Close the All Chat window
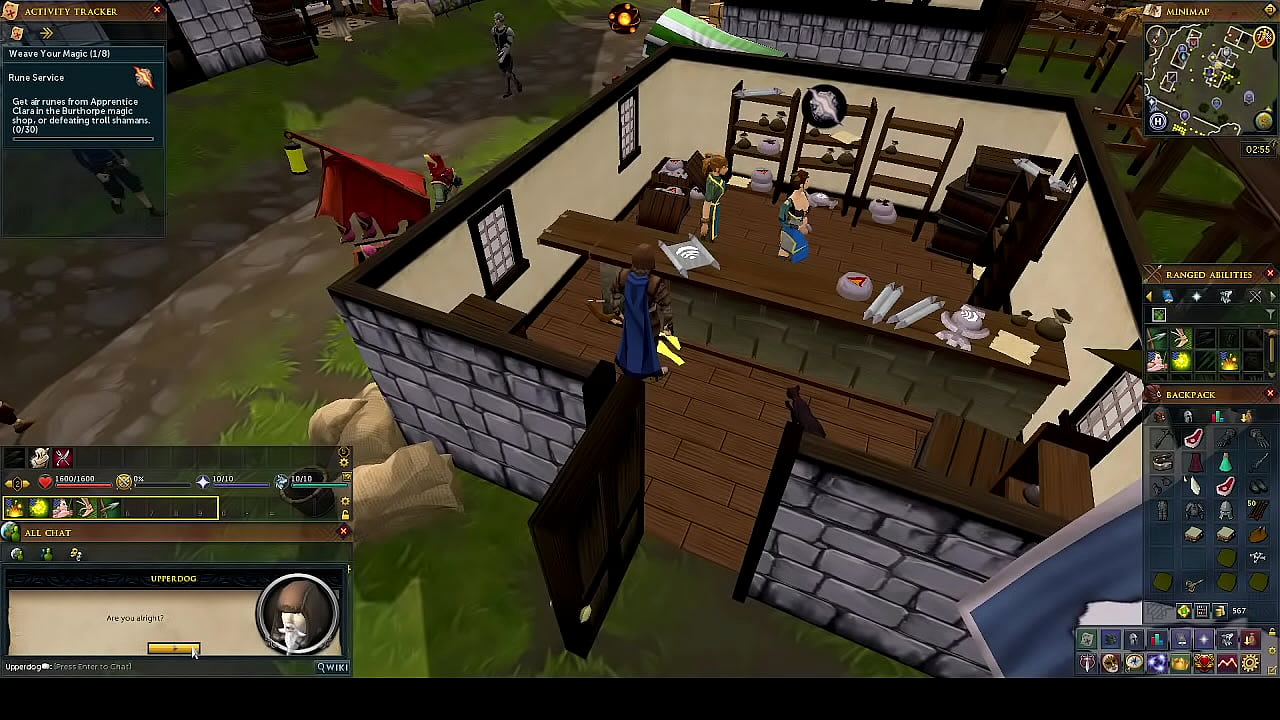Screen dimensions: 1280x720 (343, 532)
